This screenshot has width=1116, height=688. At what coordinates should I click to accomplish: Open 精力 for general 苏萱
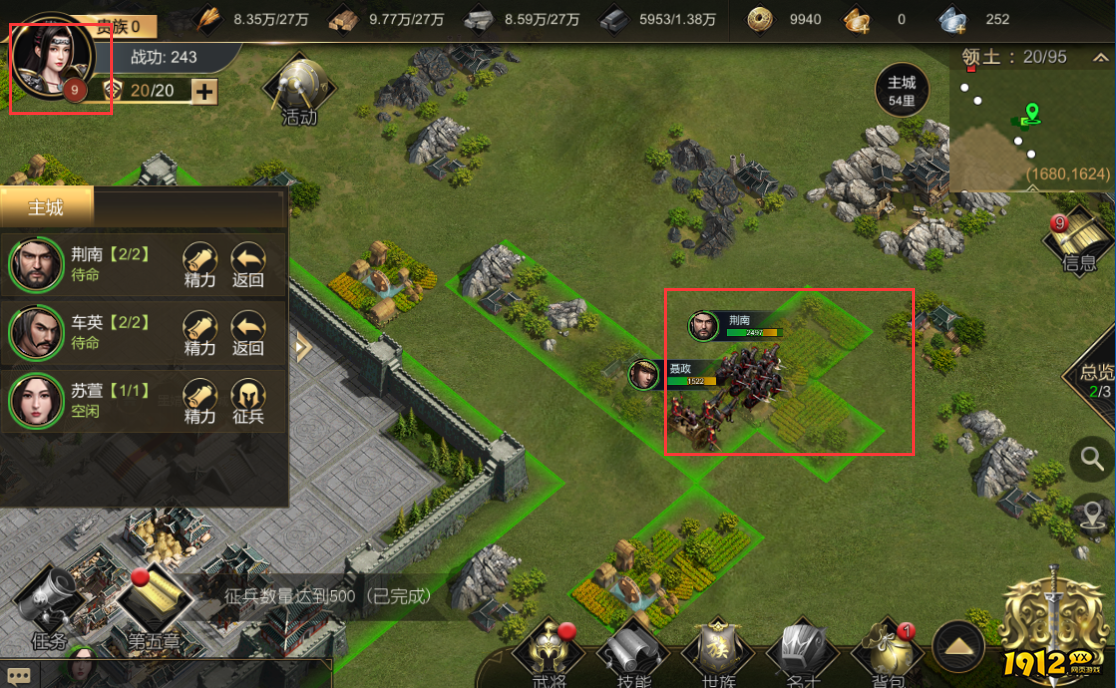[200, 401]
